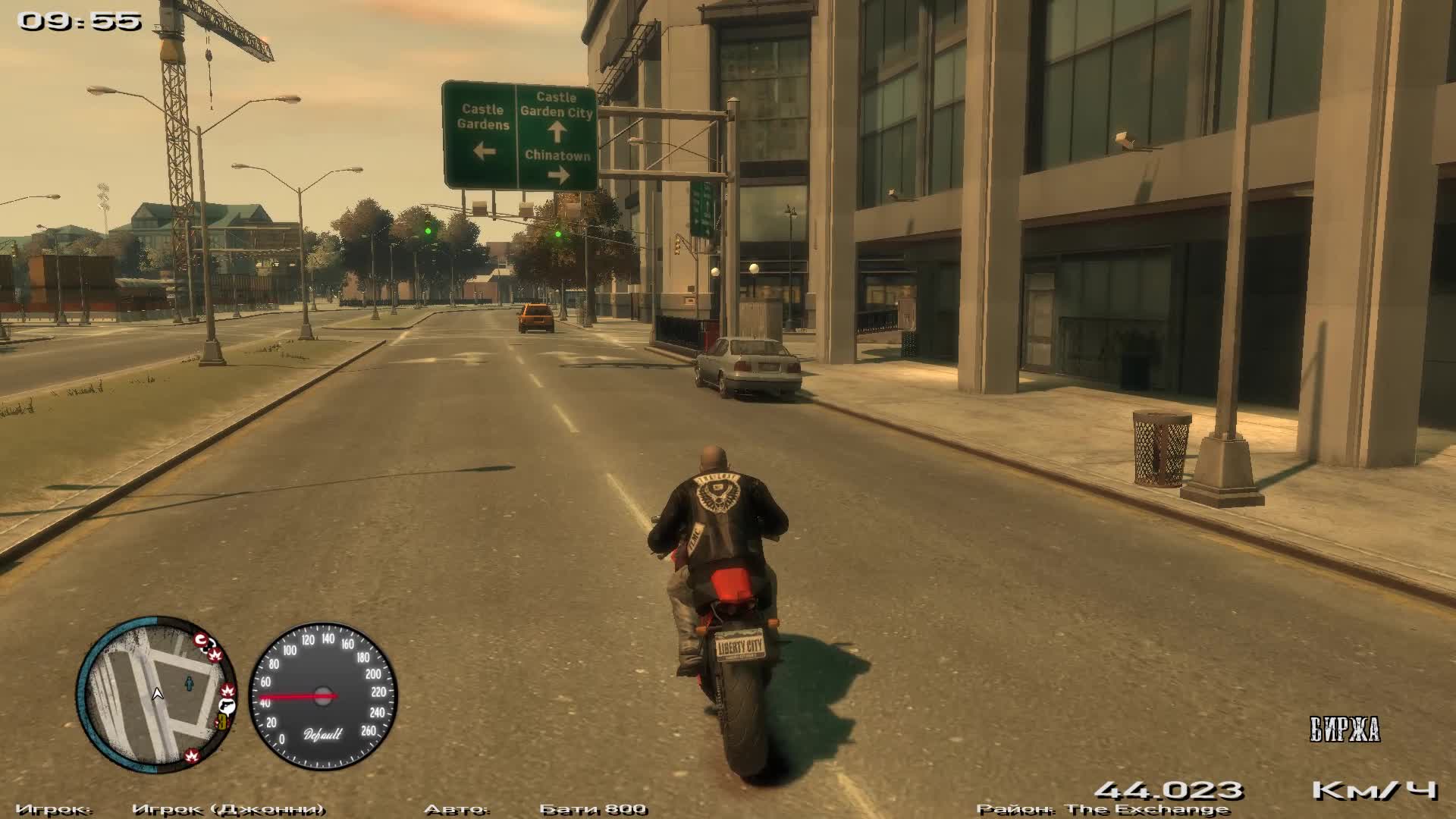The height and width of the screenshot is (819, 1456).
Task: Click the red C marker on minimap edge
Action: pyautogui.click(x=202, y=642)
